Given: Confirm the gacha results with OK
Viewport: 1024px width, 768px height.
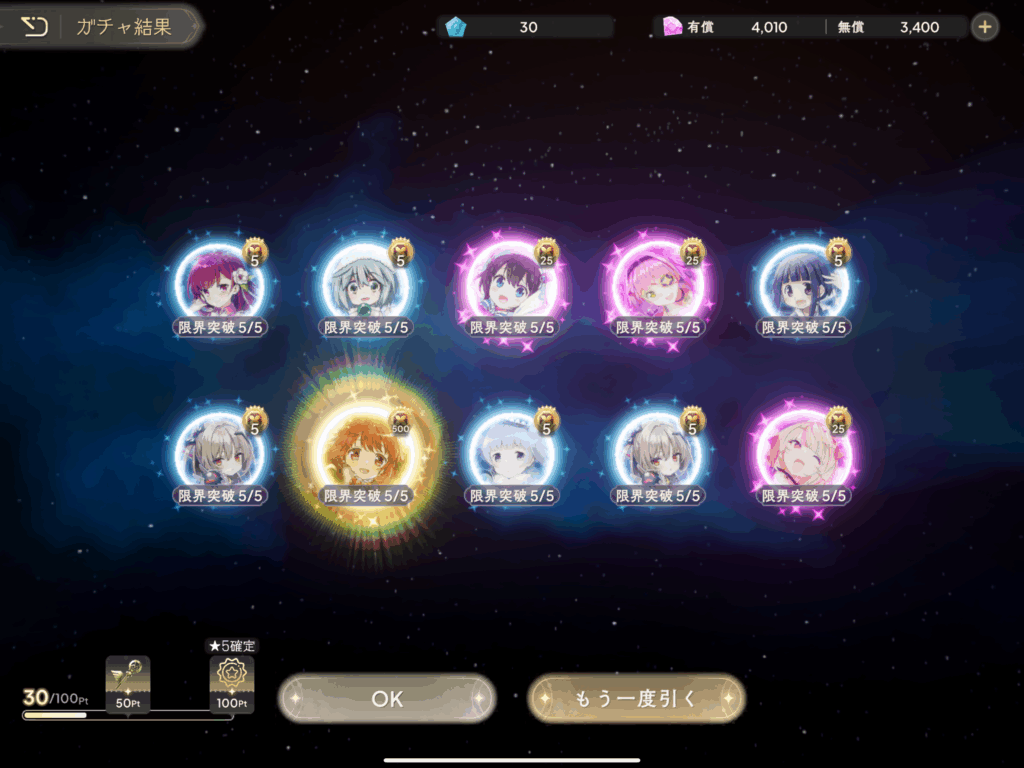Looking at the screenshot, I should coord(387,698).
